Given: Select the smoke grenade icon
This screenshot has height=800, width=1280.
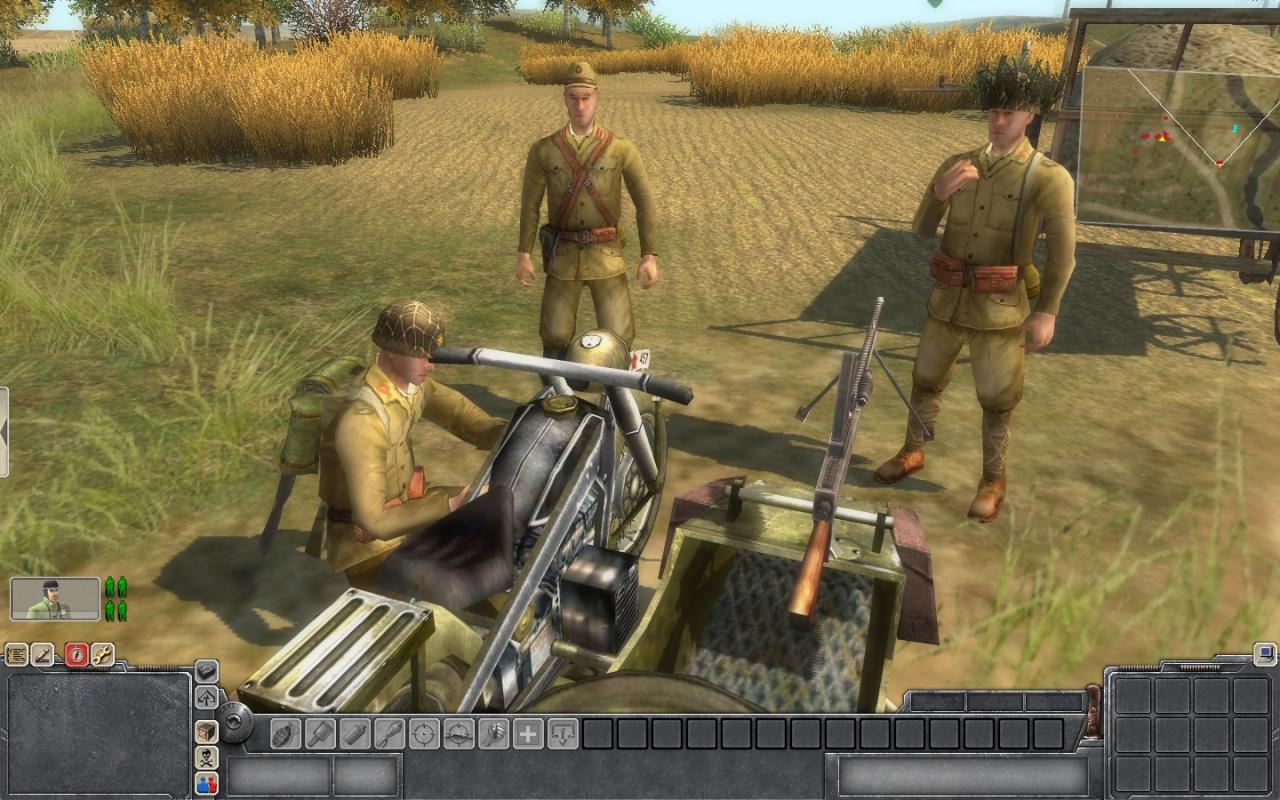Looking at the screenshot, I should click(x=356, y=732).
